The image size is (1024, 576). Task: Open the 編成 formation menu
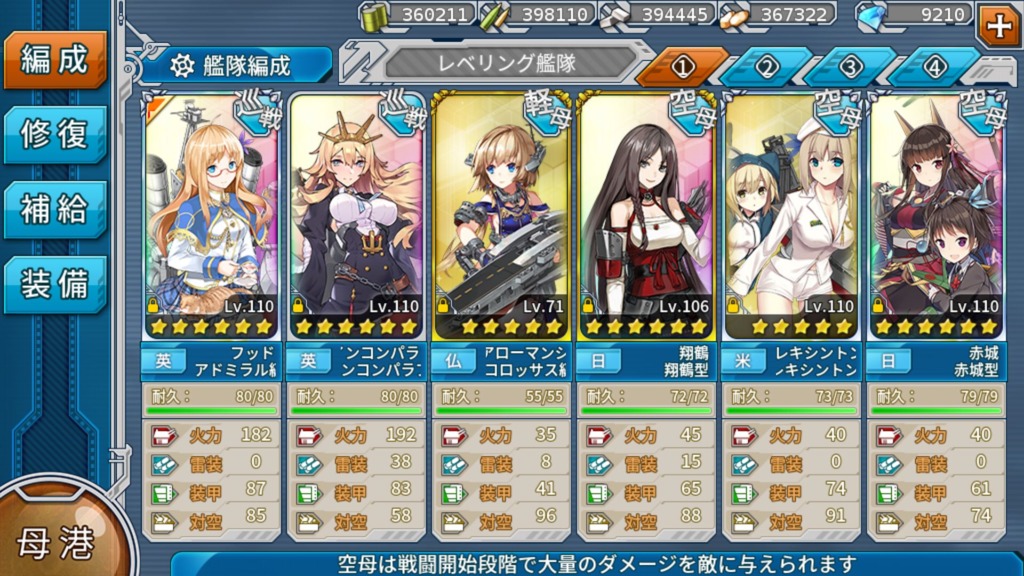(x=55, y=60)
